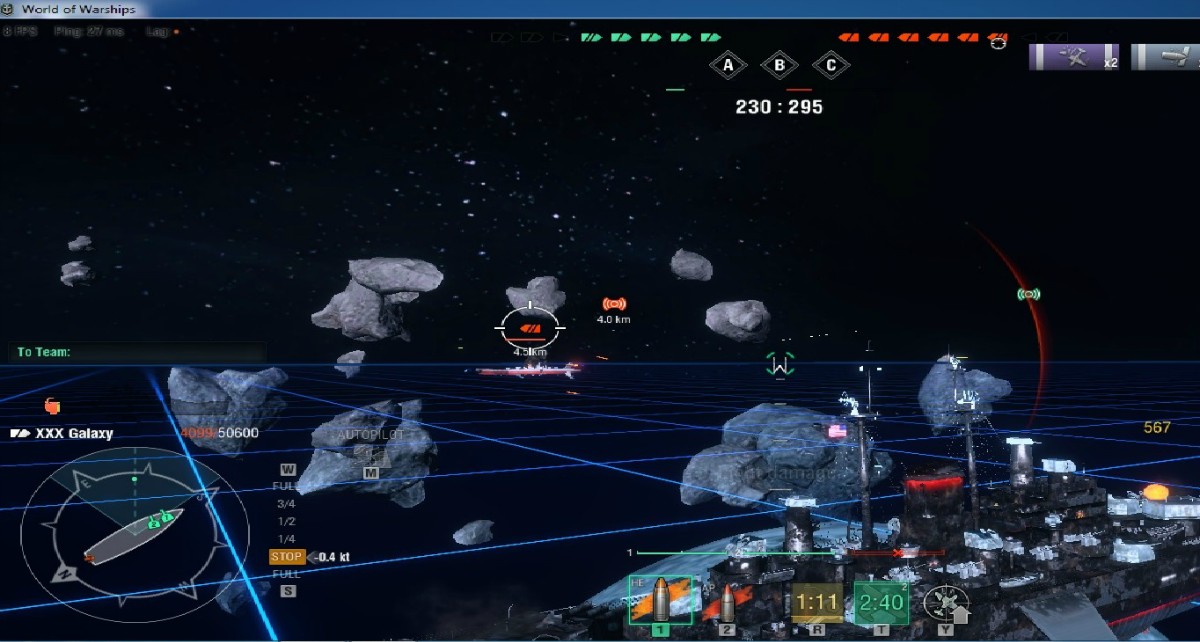Click the orange lock icon above XXX Galaxy
Screen dimensions: 1200x642
[x=52, y=405]
